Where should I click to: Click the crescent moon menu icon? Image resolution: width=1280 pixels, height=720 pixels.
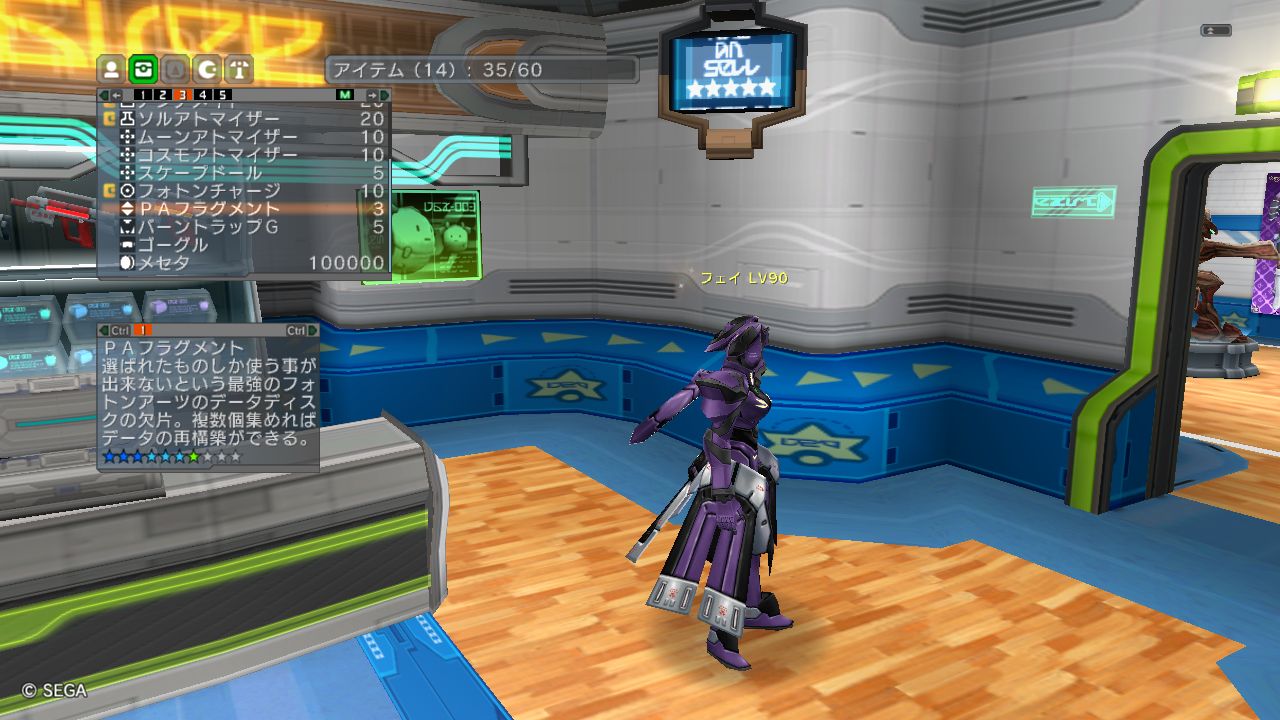tap(208, 69)
